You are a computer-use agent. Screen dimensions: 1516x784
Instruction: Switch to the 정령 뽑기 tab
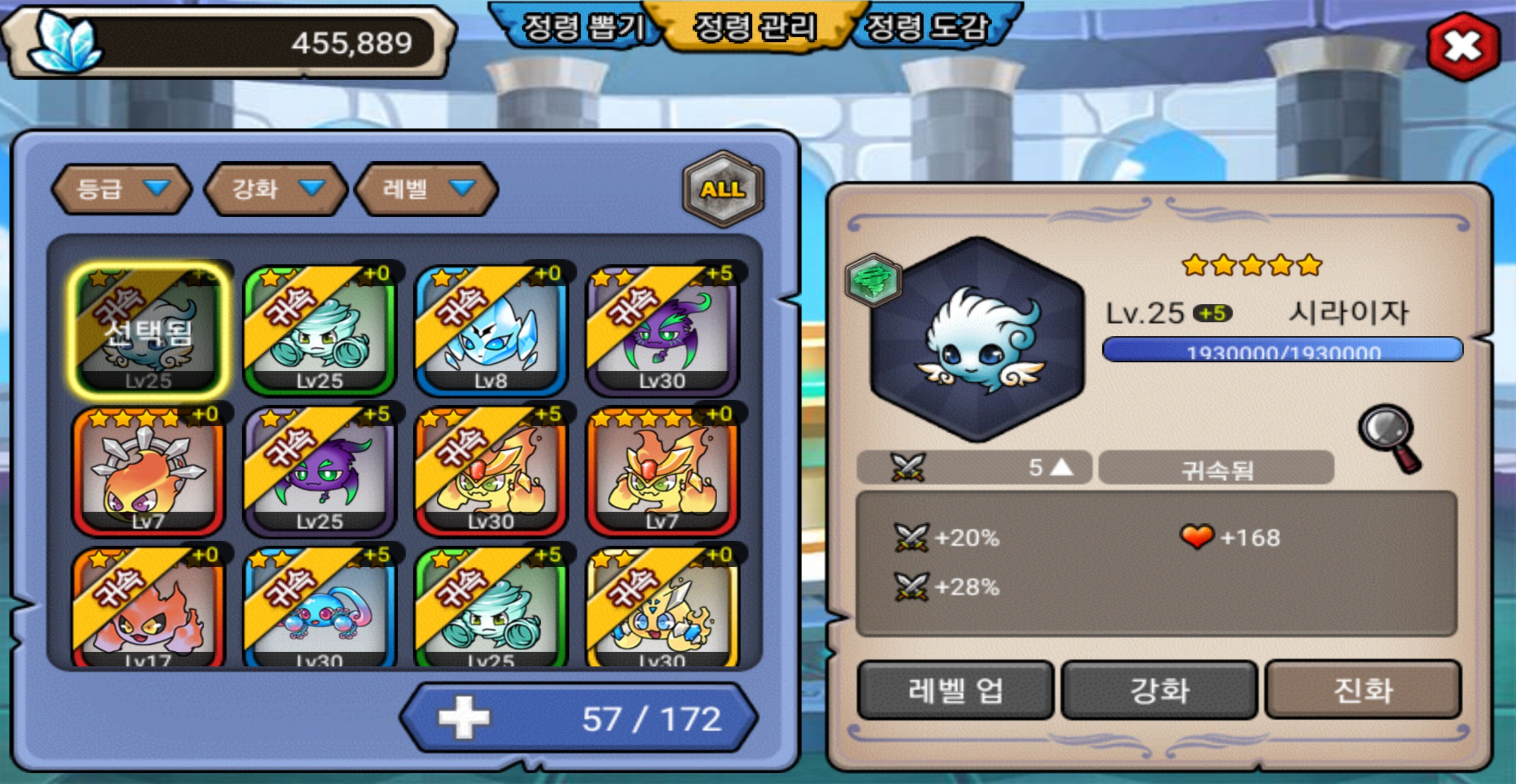(x=582, y=27)
